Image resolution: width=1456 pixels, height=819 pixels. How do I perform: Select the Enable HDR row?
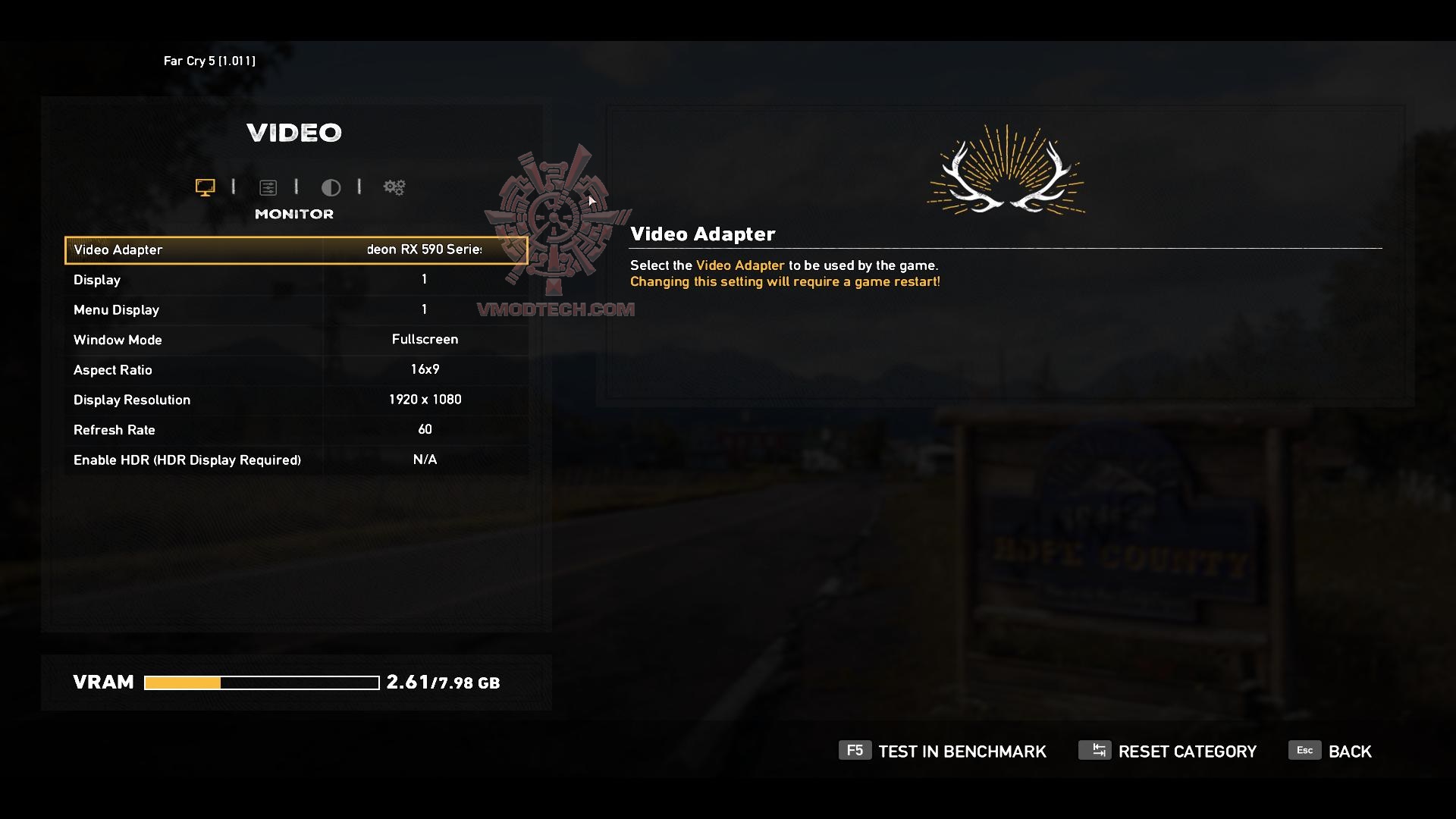(x=296, y=460)
